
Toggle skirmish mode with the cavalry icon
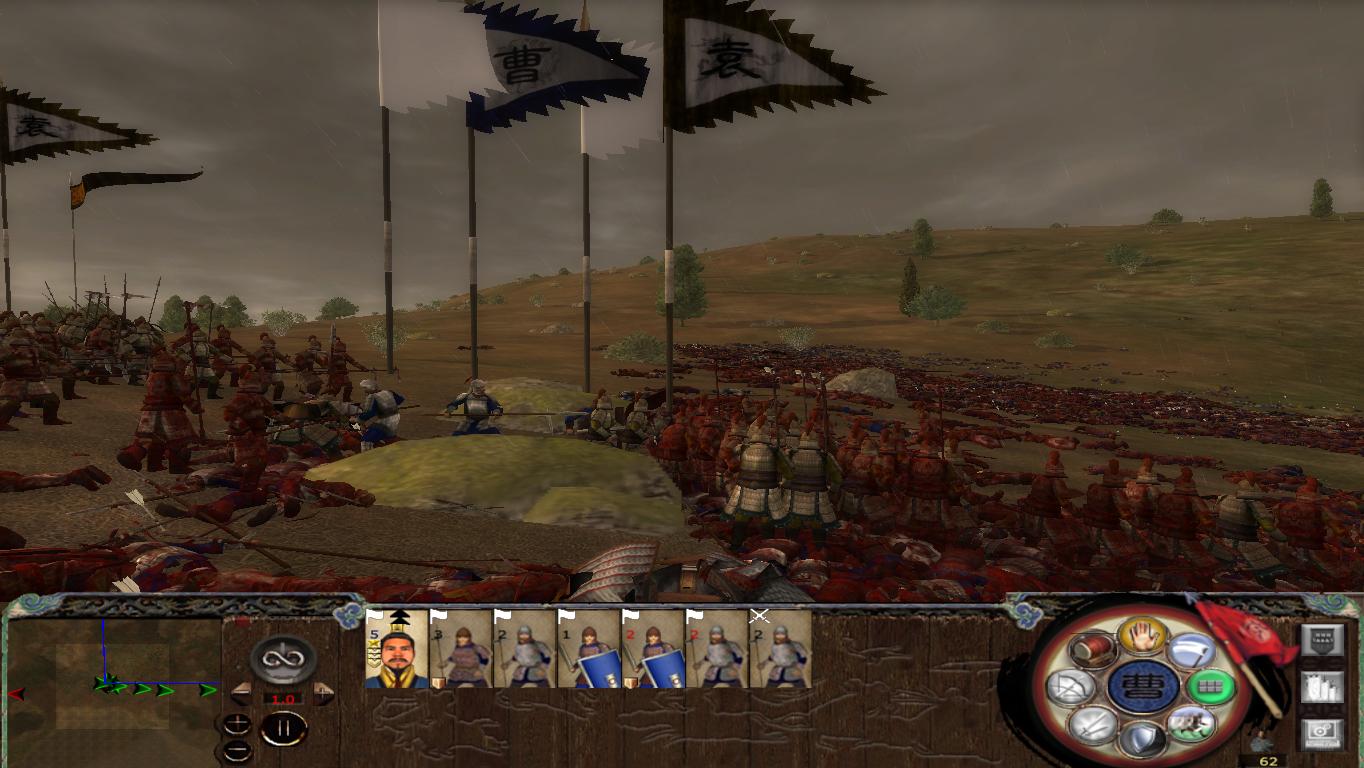point(1189,726)
